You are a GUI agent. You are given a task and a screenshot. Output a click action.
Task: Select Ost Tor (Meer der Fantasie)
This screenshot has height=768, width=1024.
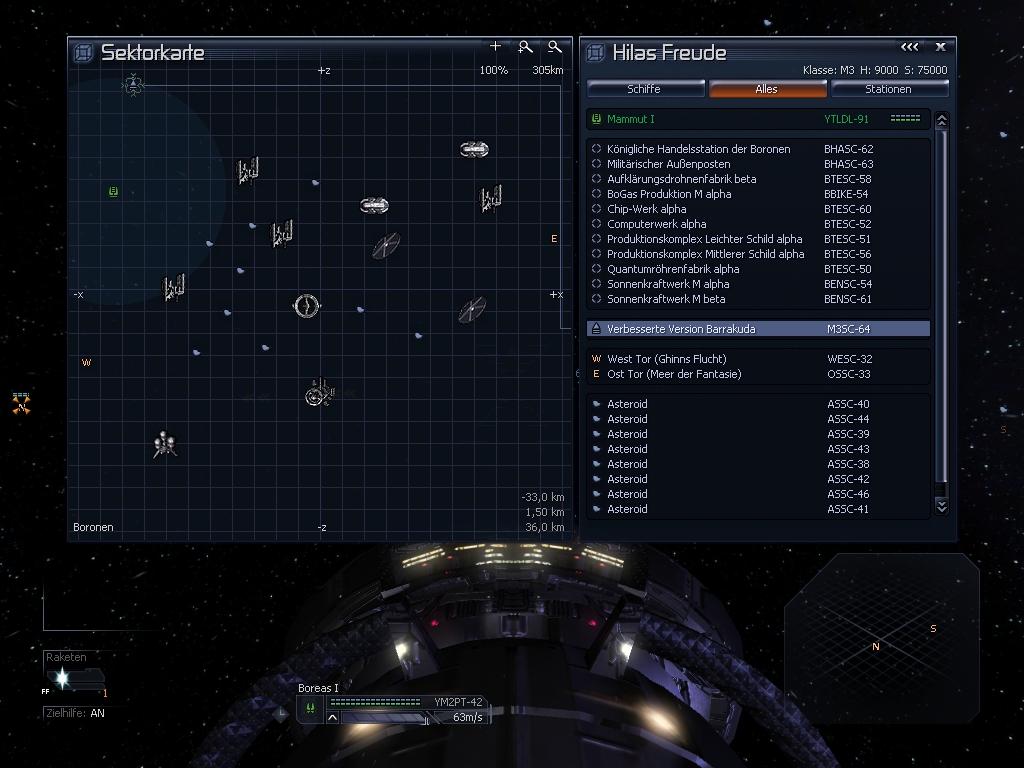tap(674, 374)
